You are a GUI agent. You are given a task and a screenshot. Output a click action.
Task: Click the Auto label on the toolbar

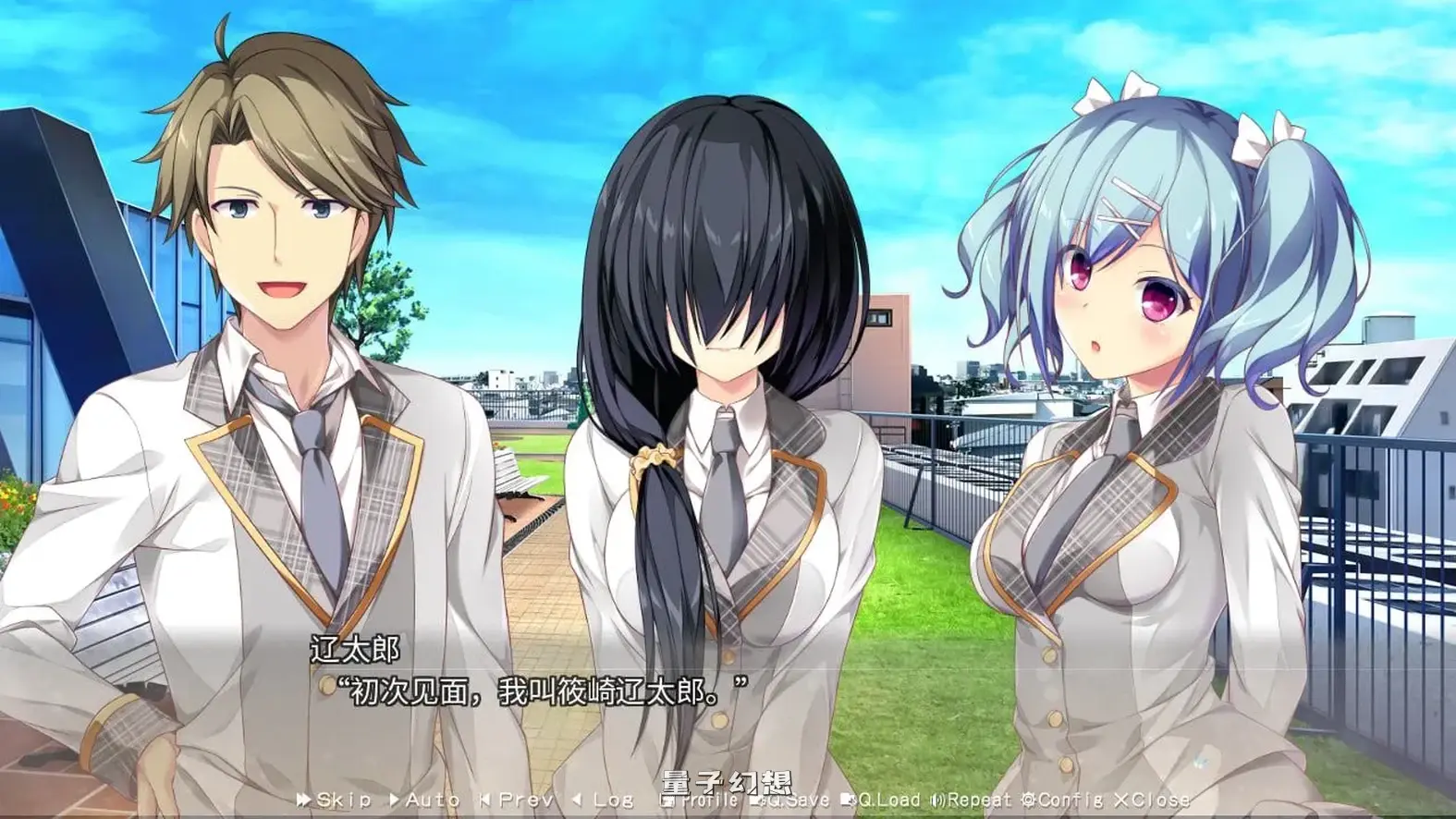430,801
